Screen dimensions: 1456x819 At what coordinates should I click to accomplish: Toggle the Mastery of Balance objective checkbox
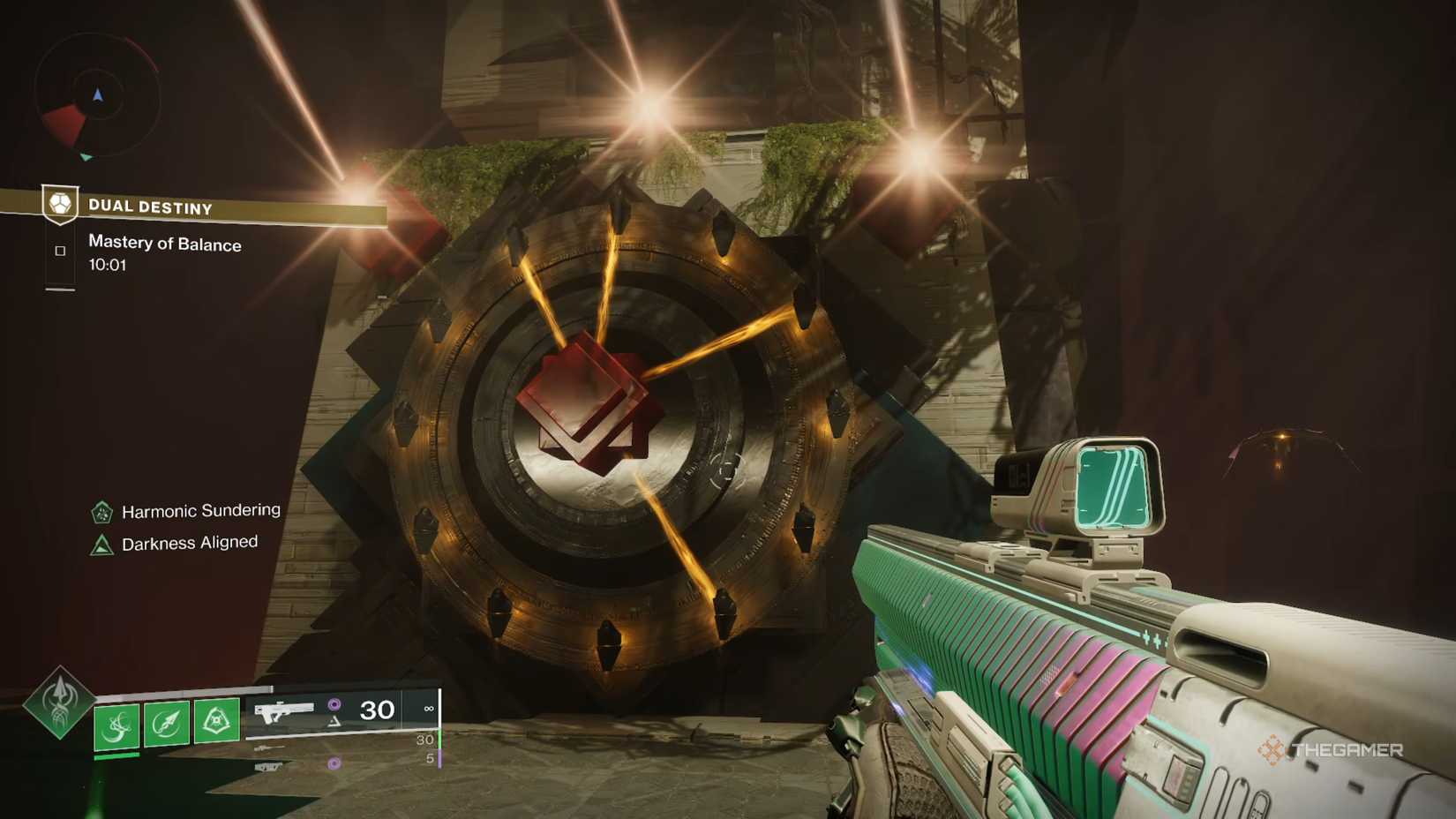[59, 251]
